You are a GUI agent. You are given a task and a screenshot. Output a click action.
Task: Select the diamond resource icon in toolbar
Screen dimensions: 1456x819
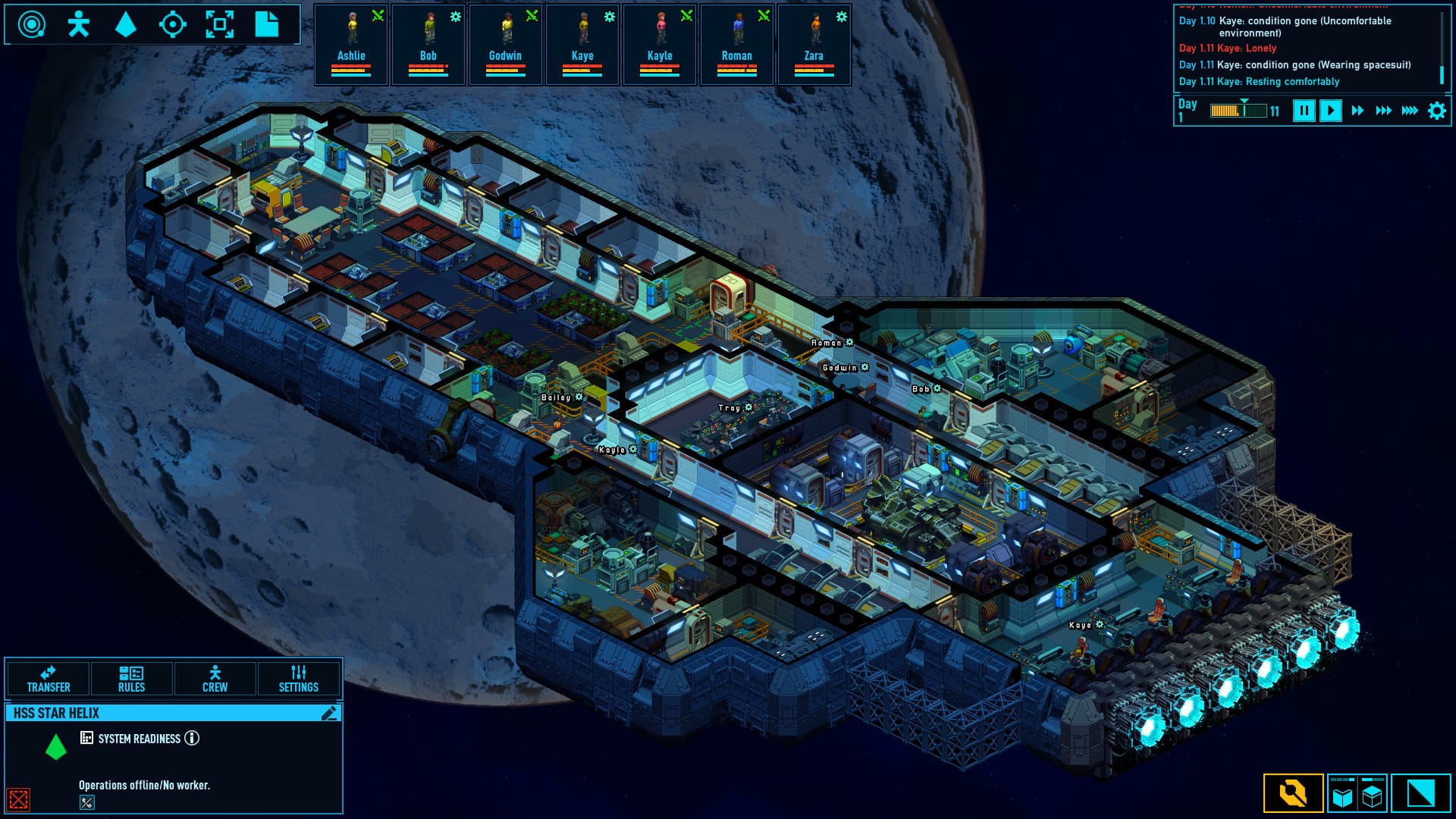pyautogui.click(x=127, y=25)
